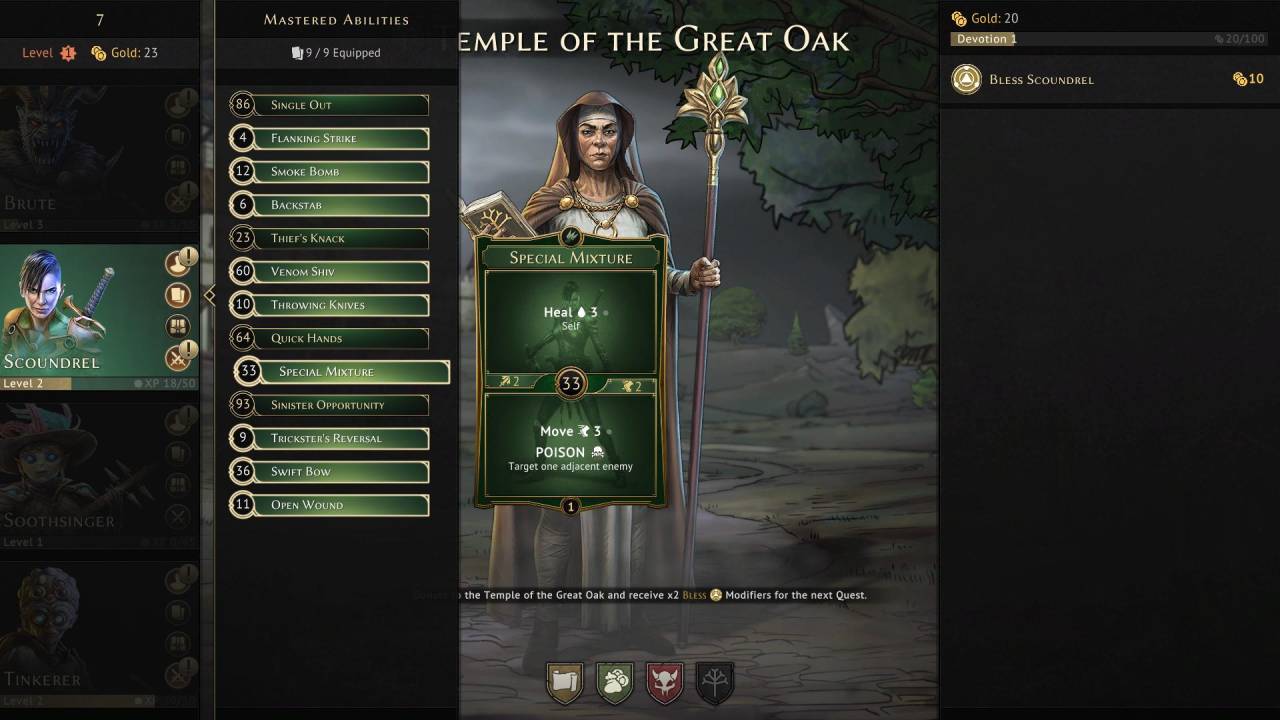Screen dimensions: 1280x720
Task: Choose the Flanking Strike ability card
Action: [330, 138]
